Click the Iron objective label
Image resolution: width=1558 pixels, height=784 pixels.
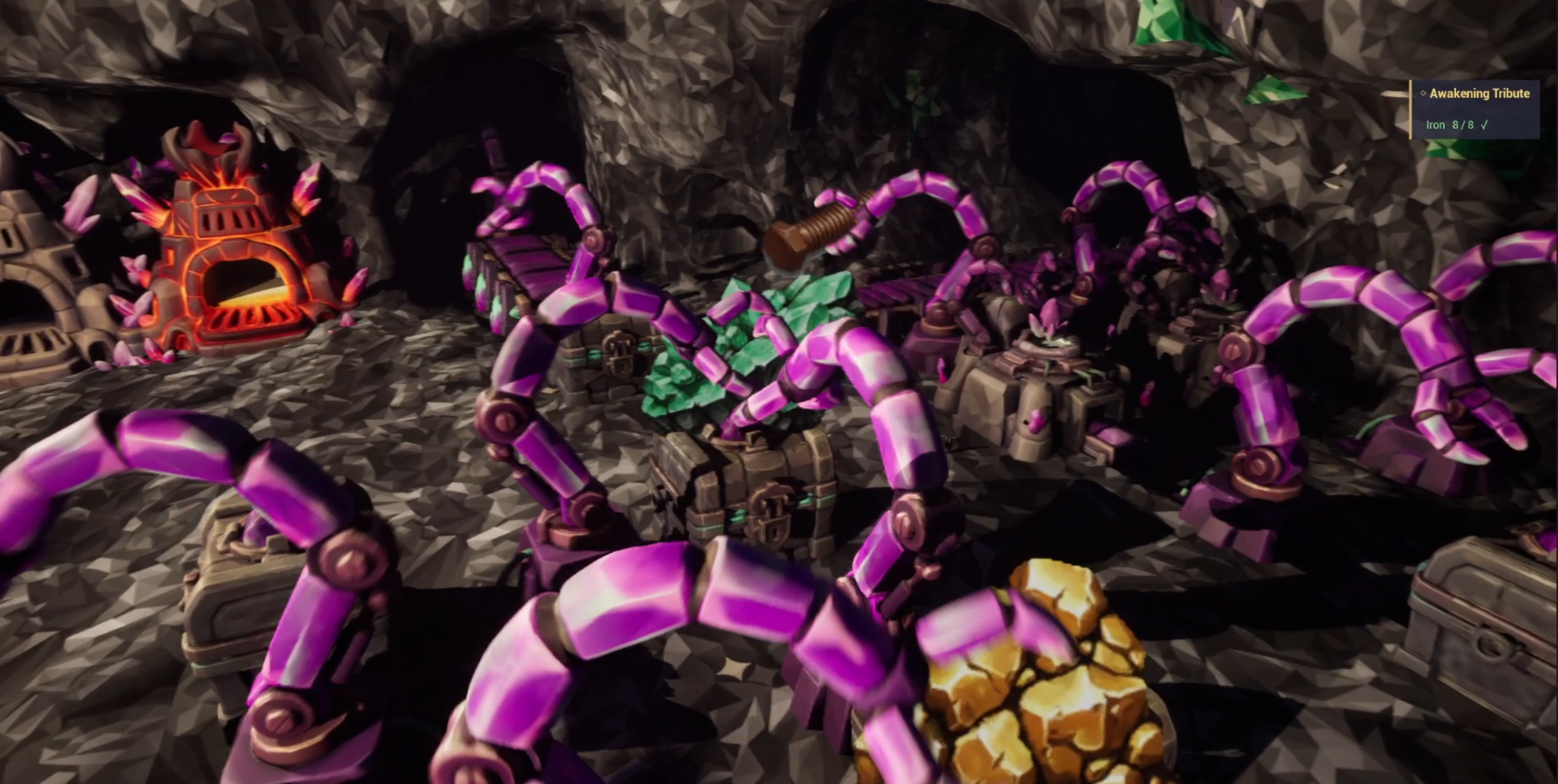point(1436,125)
